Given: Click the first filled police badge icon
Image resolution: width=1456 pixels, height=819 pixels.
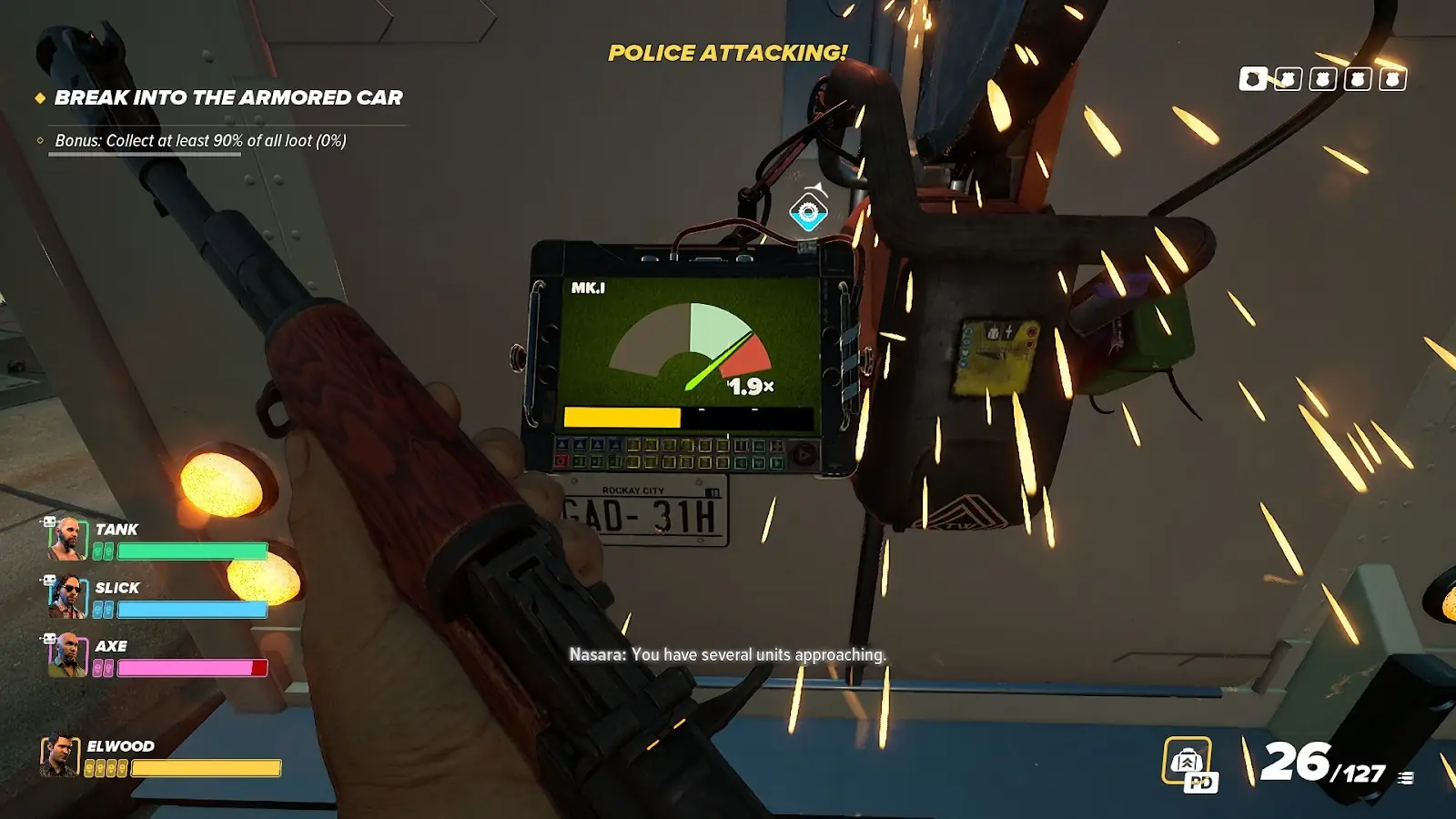Looking at the screenshot, I should click(x=1253, y=79).
